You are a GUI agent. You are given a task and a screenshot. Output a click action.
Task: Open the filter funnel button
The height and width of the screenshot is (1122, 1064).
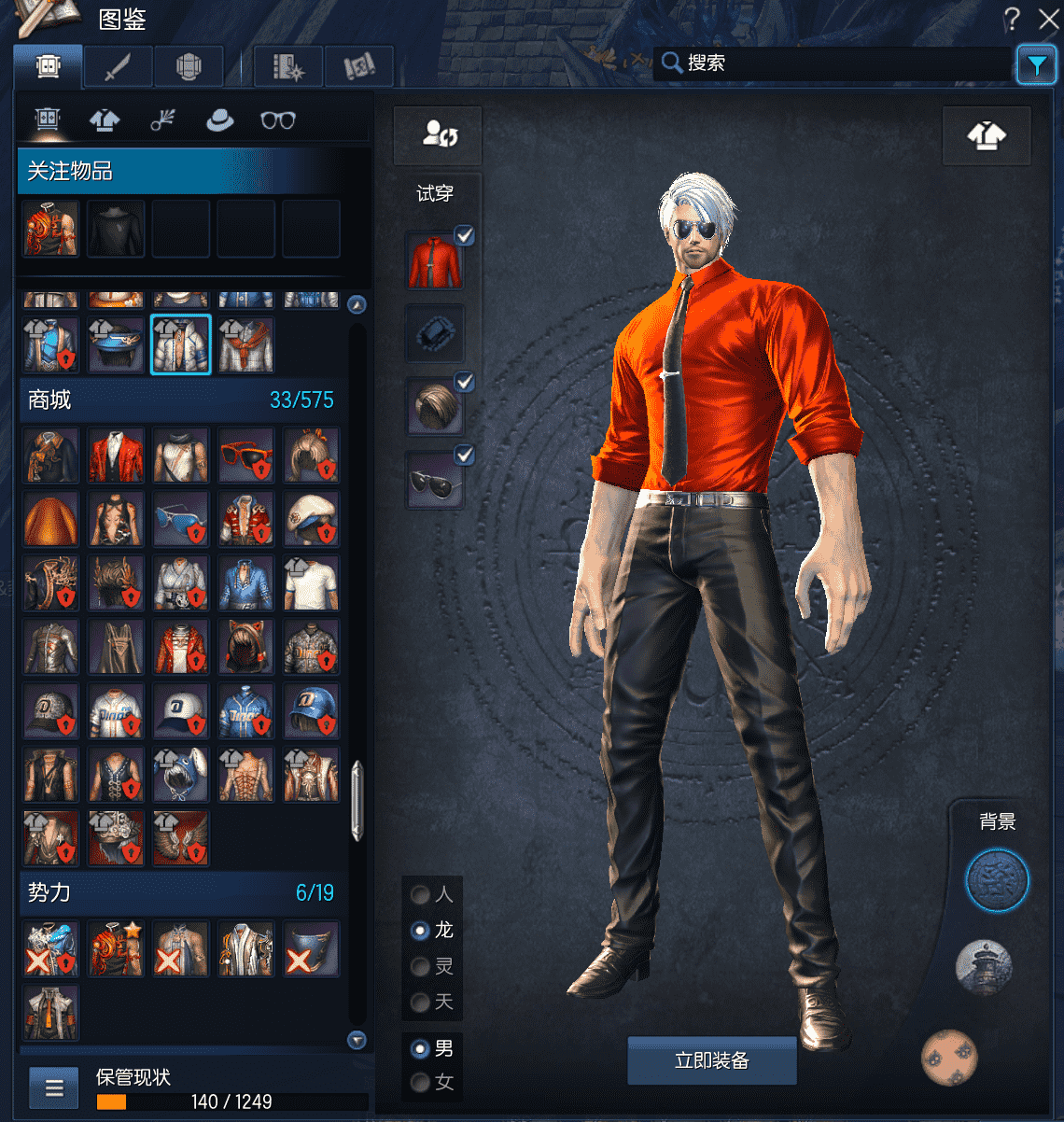1036,64
